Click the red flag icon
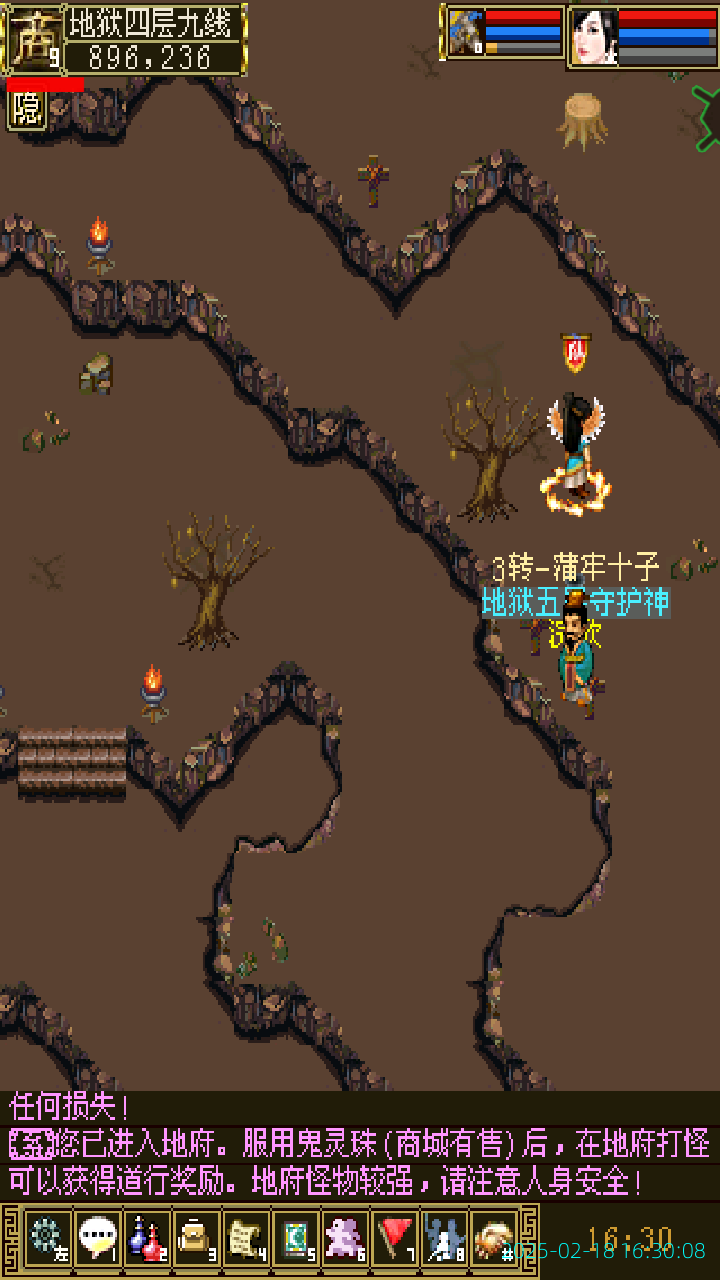This screenshot has width=720, height=1280. 395,1237
